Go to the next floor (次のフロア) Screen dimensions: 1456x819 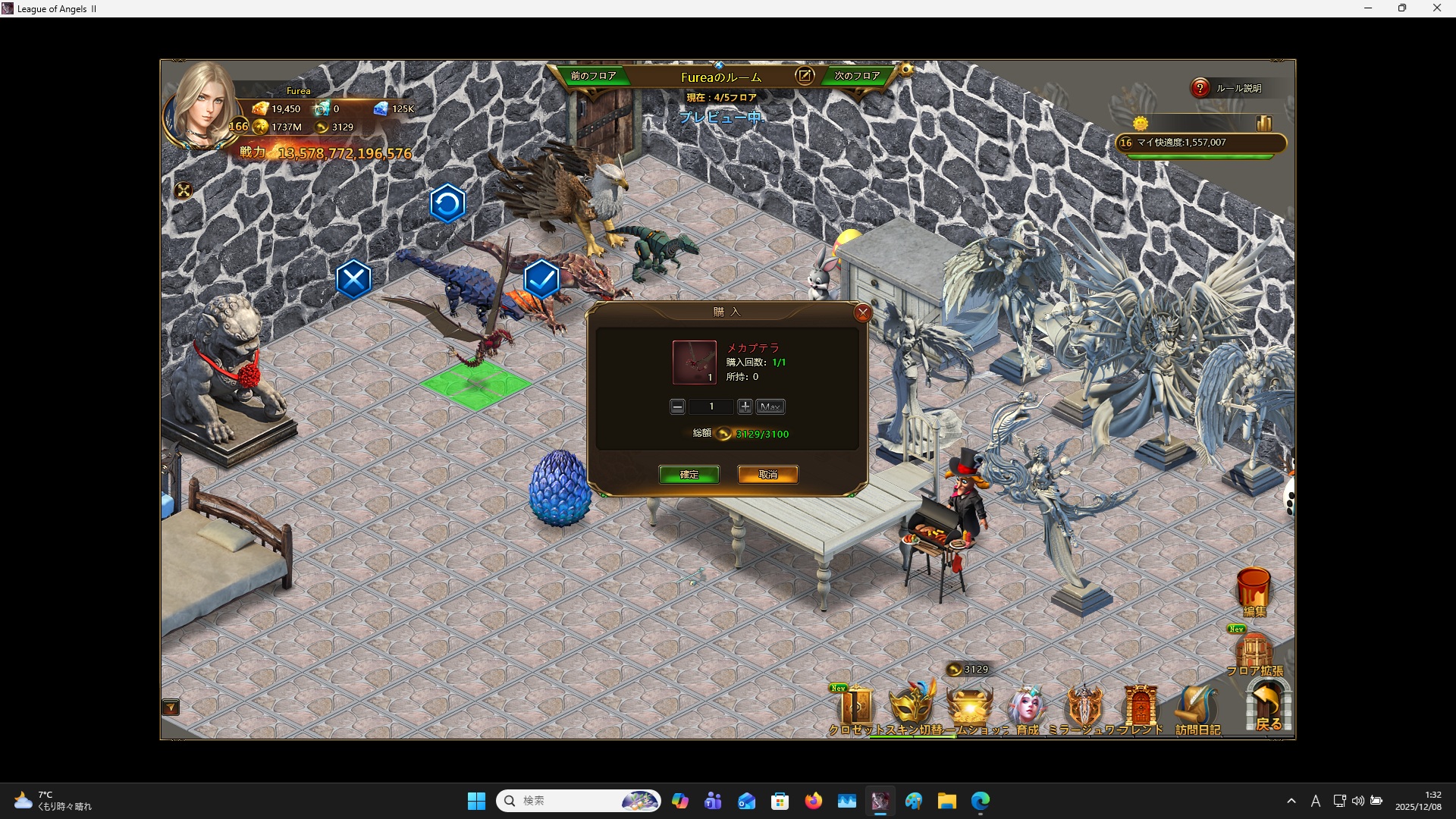tap(857, 76)
